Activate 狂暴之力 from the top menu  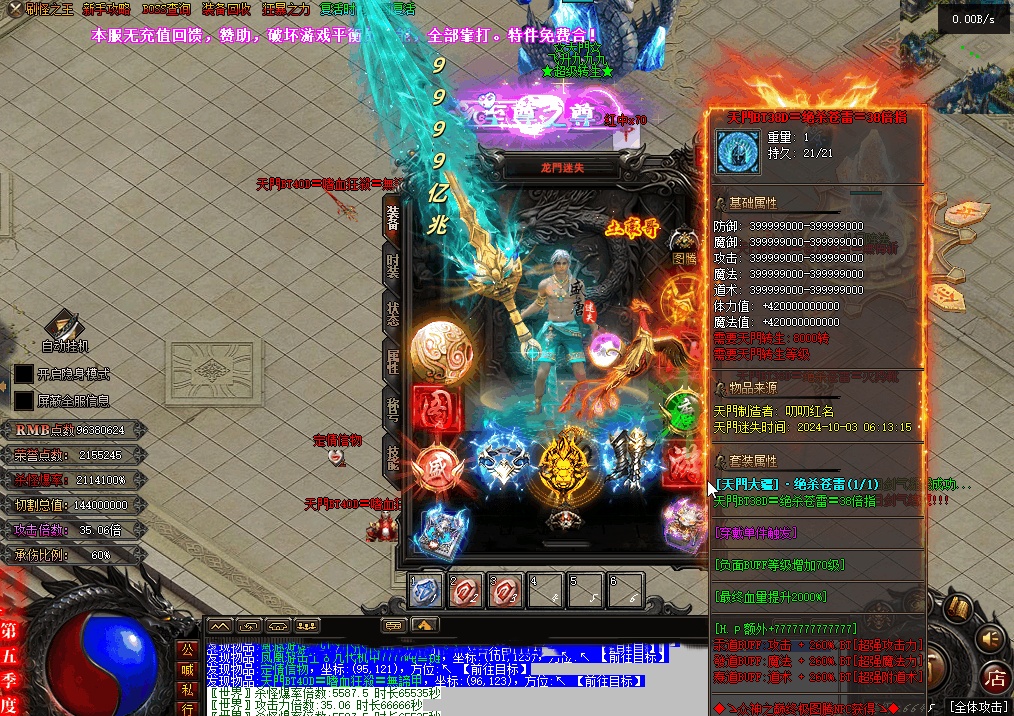coord(286,9)
